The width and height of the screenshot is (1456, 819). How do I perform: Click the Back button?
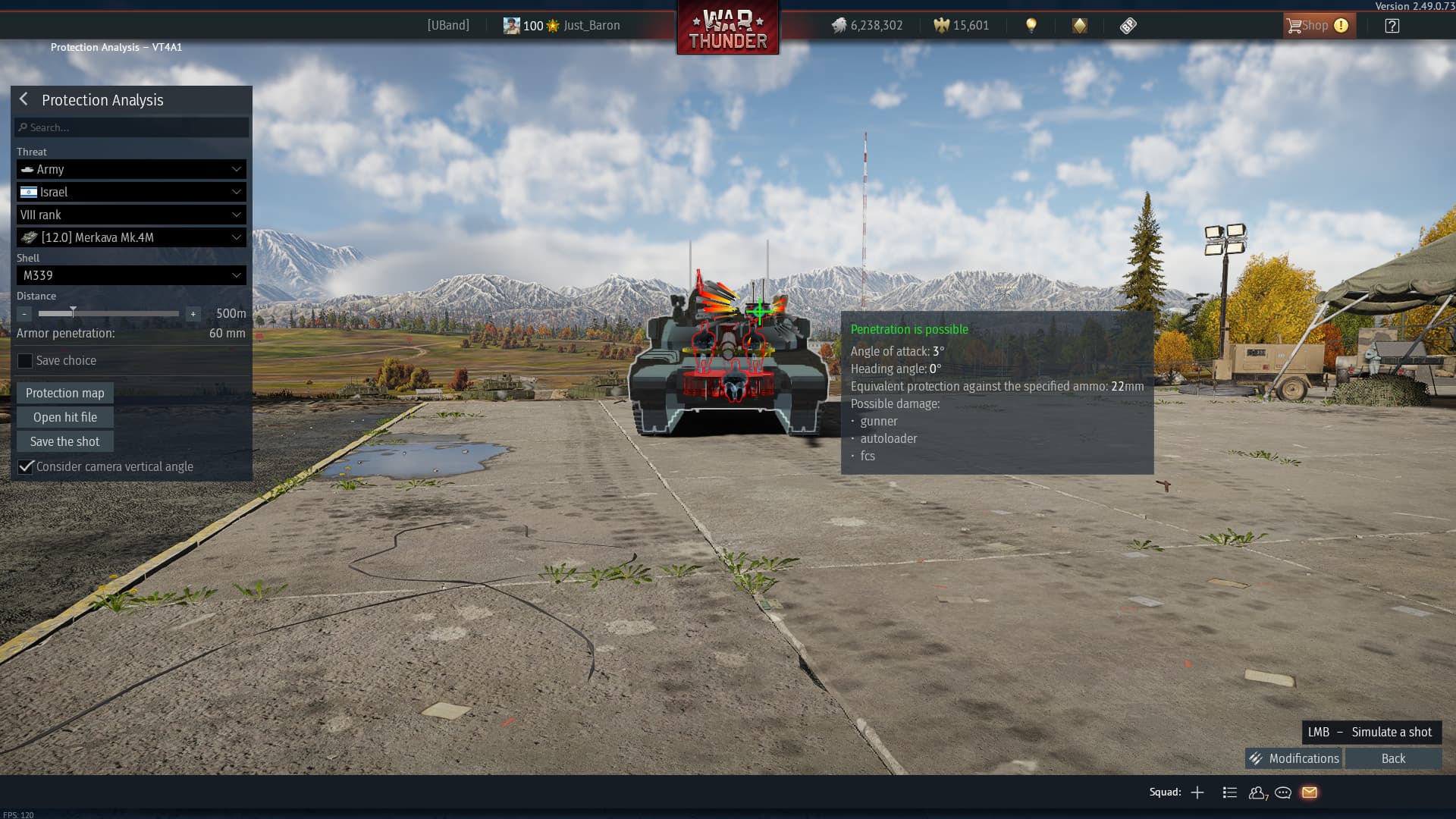tap(1393, 758)
